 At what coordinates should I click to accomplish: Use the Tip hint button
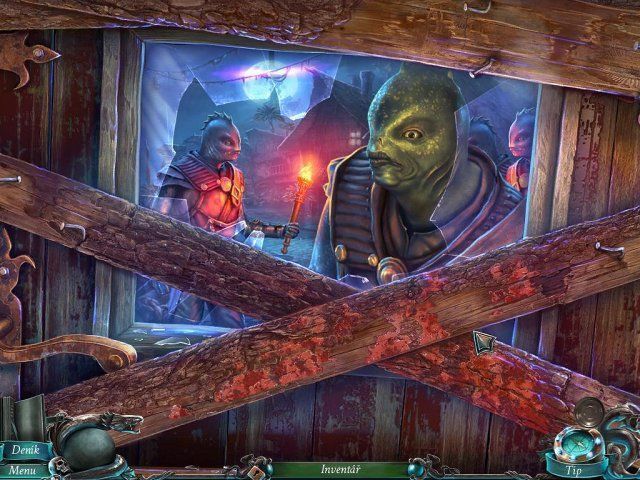pos(575,468)
